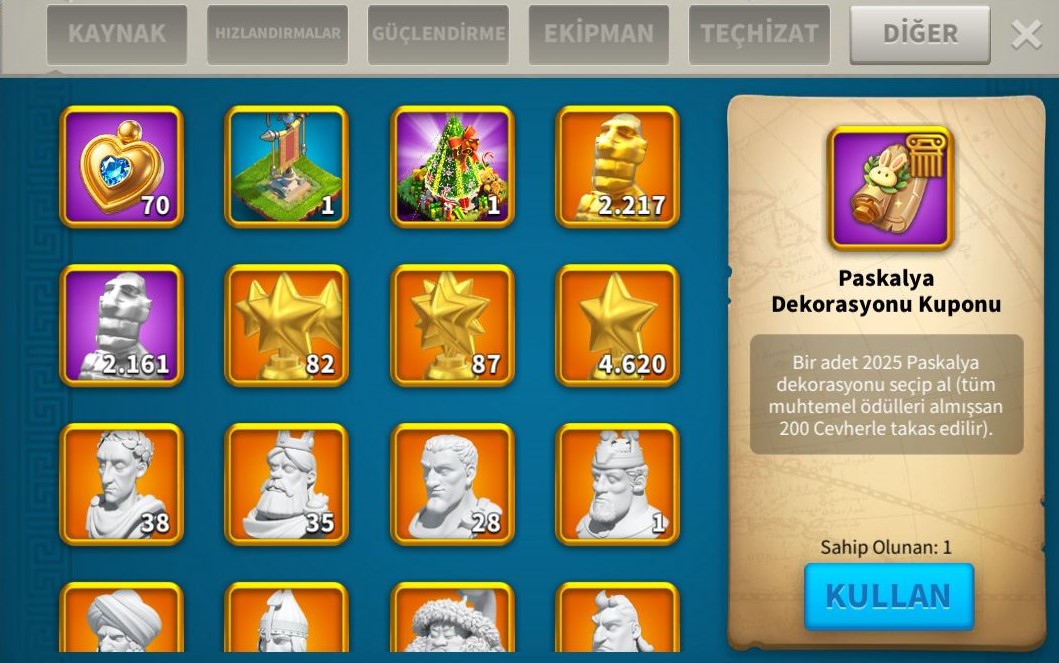Use the item with the KULLAN button
Screen dimensions: 1059x663
tap(888, 596)
